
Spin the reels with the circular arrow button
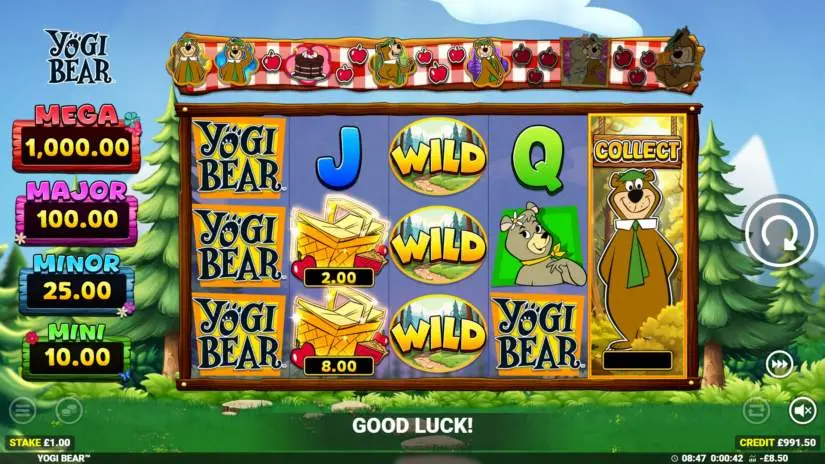point(779,231)
